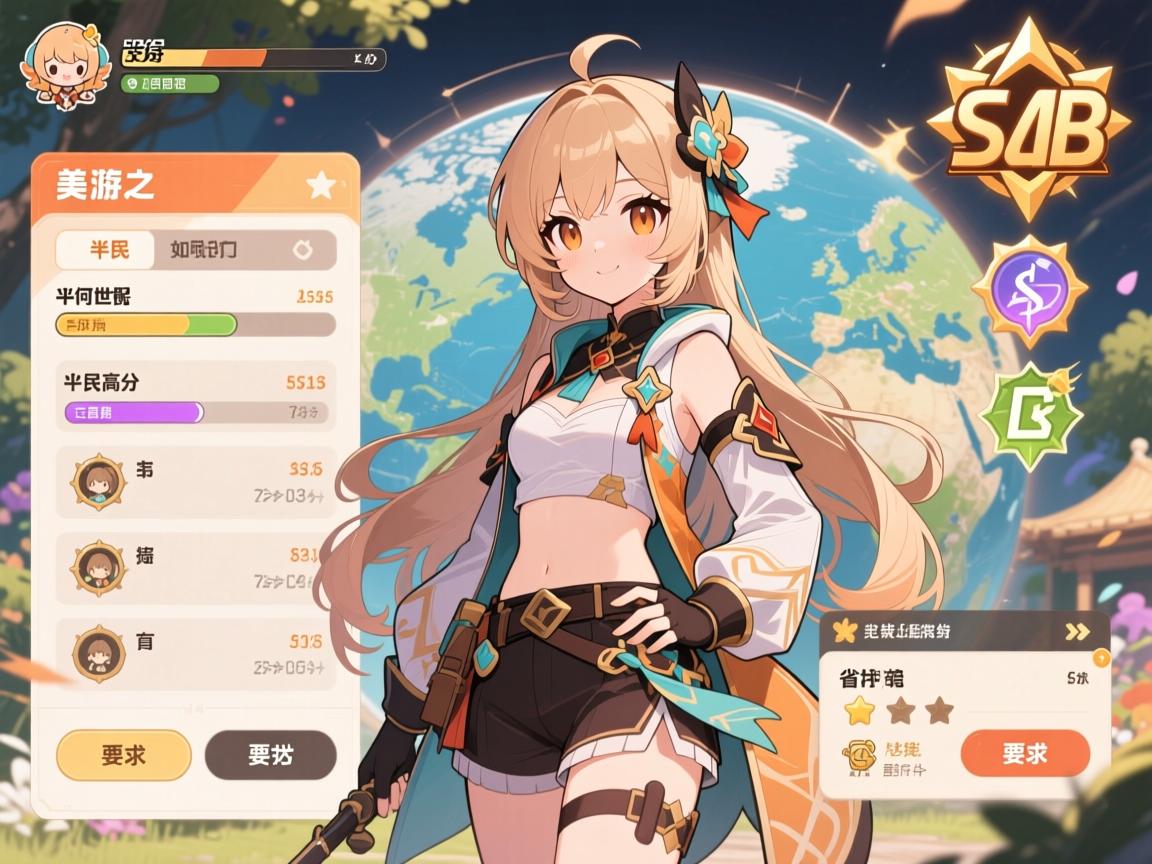
Task: Click the refresh circle icon beside the tabs
Action: coord(303,251)
